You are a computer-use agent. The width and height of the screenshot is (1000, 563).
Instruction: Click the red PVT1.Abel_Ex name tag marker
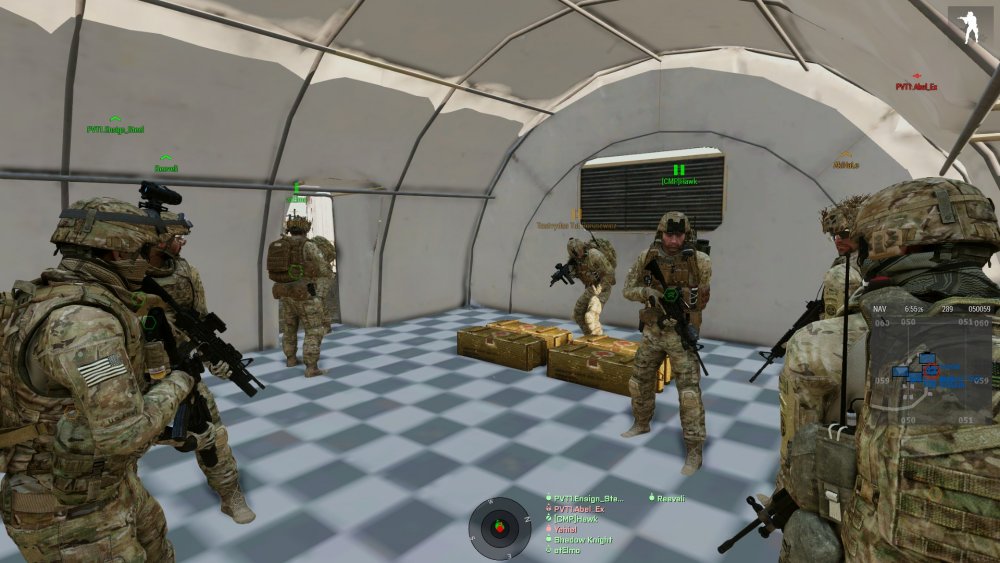pos(916,86)
